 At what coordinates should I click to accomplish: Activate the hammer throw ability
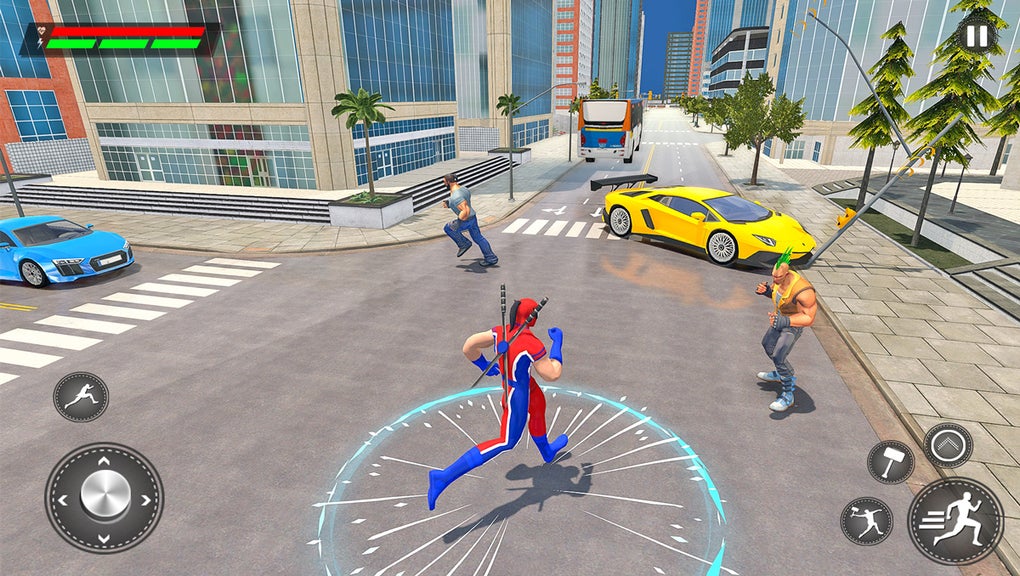pos(866,521)
